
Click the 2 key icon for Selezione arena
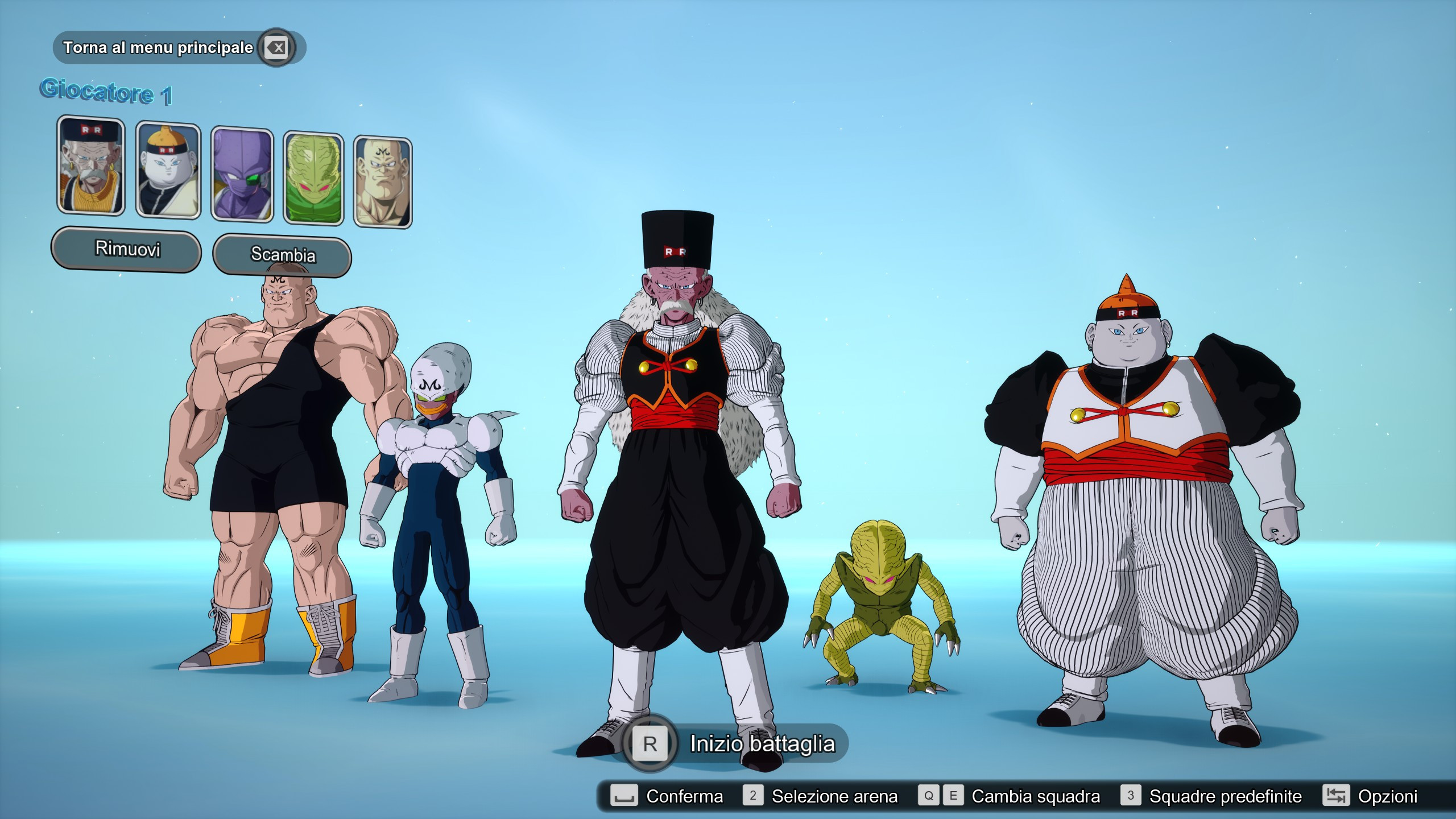tap(755, 796)
